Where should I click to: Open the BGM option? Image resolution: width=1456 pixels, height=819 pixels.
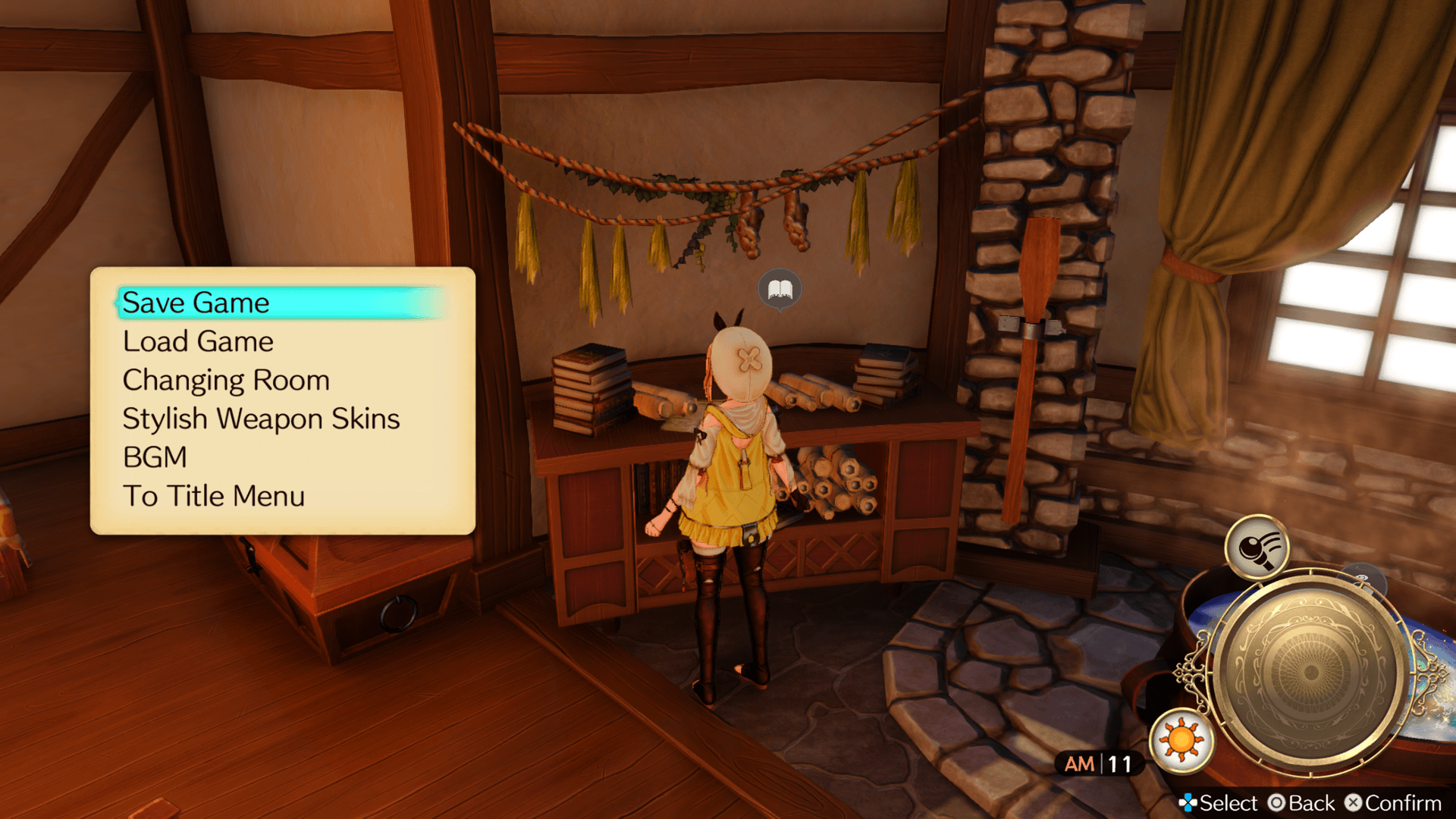coord(155,458)
